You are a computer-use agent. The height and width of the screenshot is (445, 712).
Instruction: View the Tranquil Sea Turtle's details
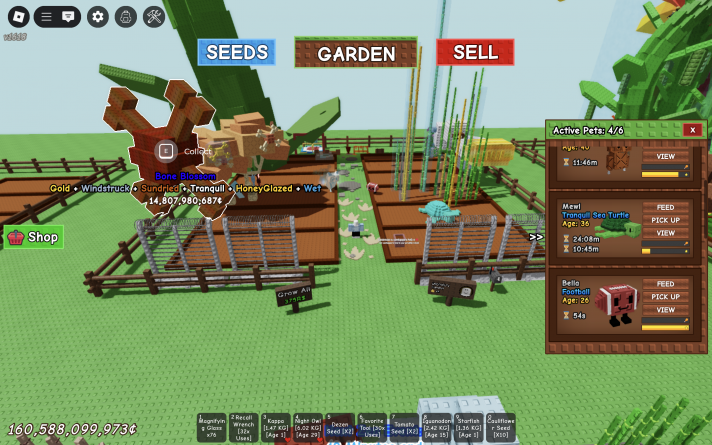665,233
